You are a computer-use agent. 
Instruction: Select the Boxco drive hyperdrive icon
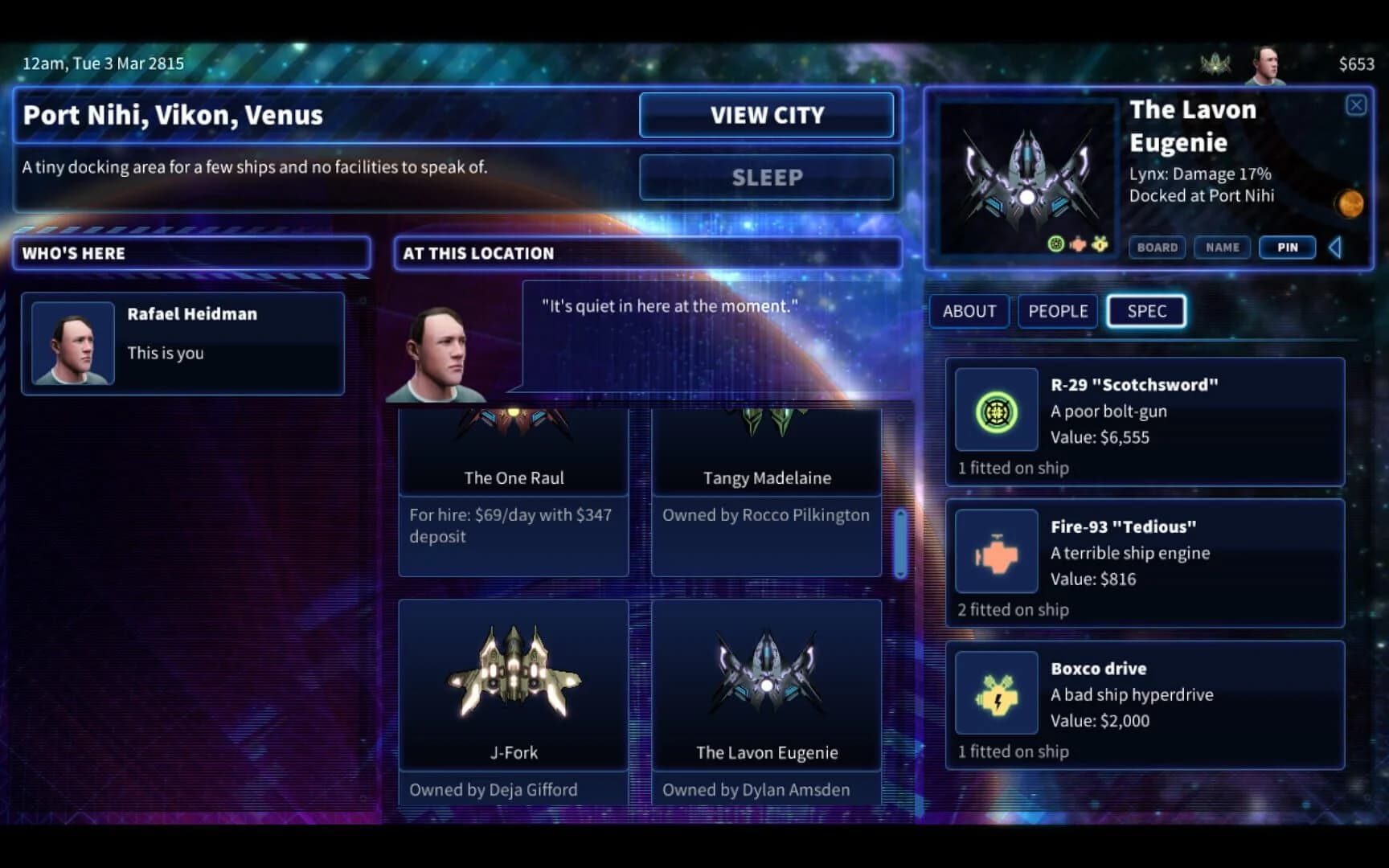pyautogui.click(x=996, y=694)
